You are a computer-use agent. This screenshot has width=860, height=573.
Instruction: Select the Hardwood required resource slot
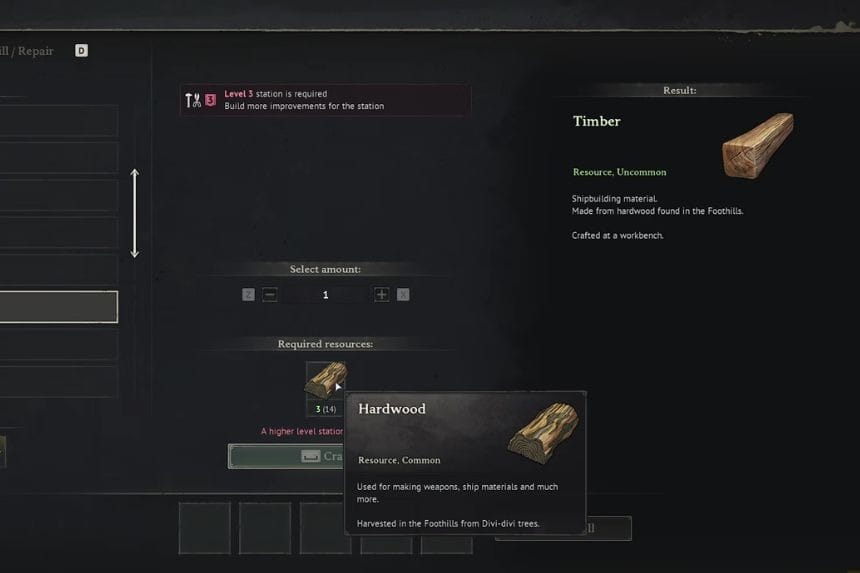325,381
